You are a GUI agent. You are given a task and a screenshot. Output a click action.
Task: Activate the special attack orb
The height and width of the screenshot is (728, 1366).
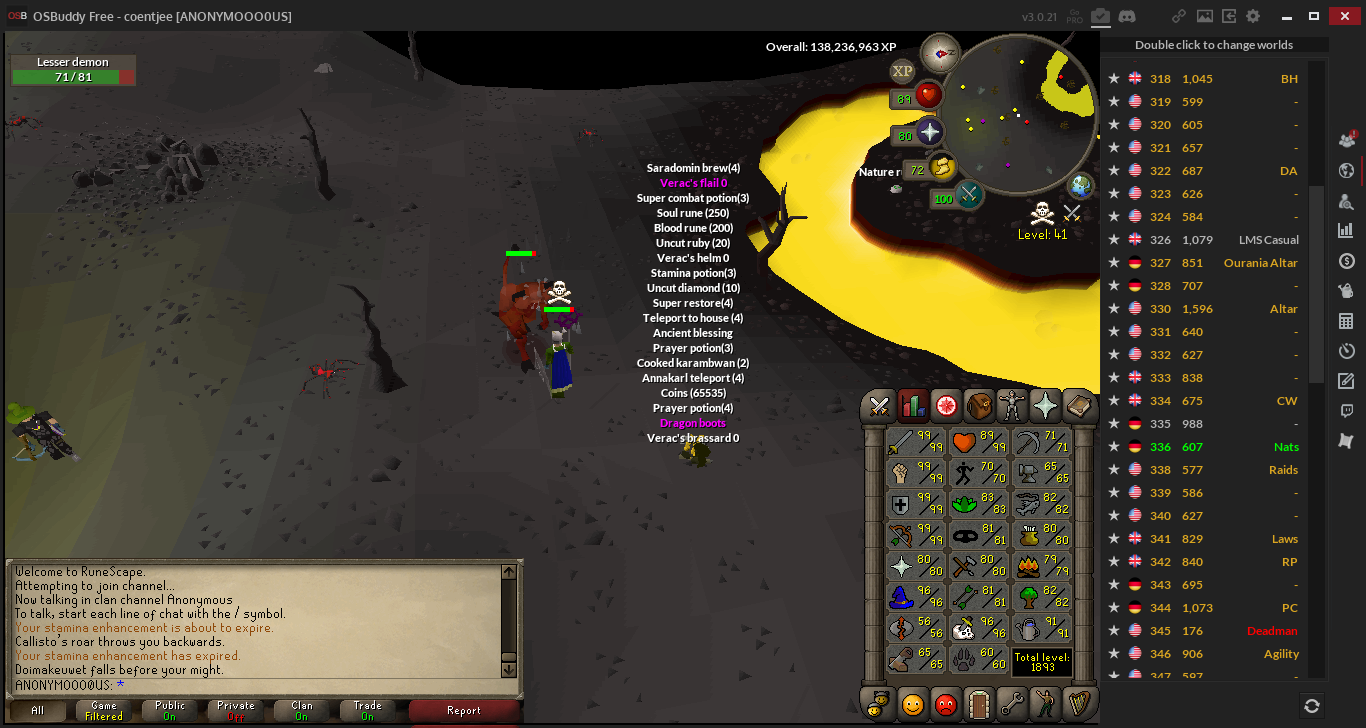click(968, 196)
